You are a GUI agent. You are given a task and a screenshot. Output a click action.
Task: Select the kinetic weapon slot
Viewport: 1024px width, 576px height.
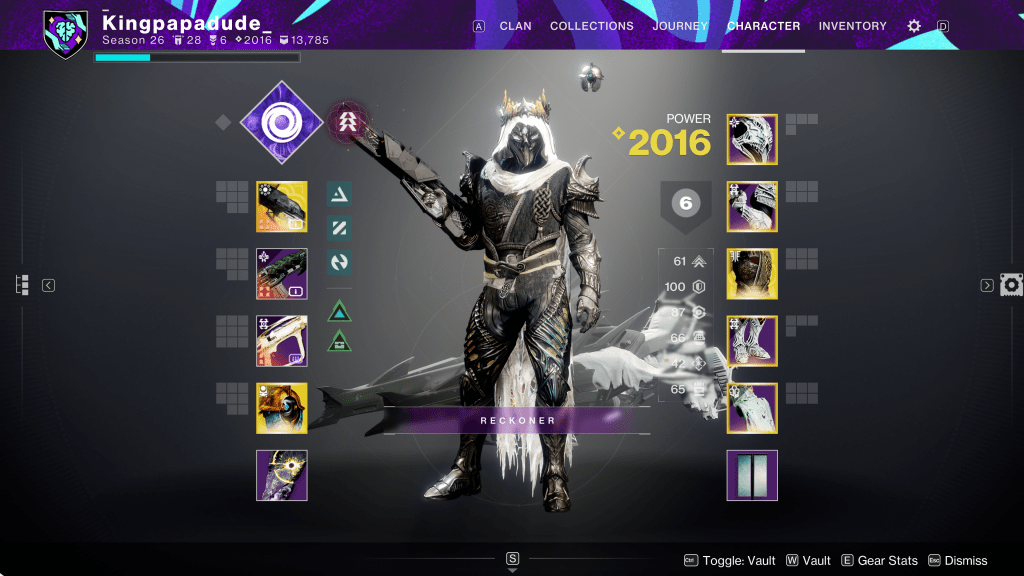tap(282, 206)
